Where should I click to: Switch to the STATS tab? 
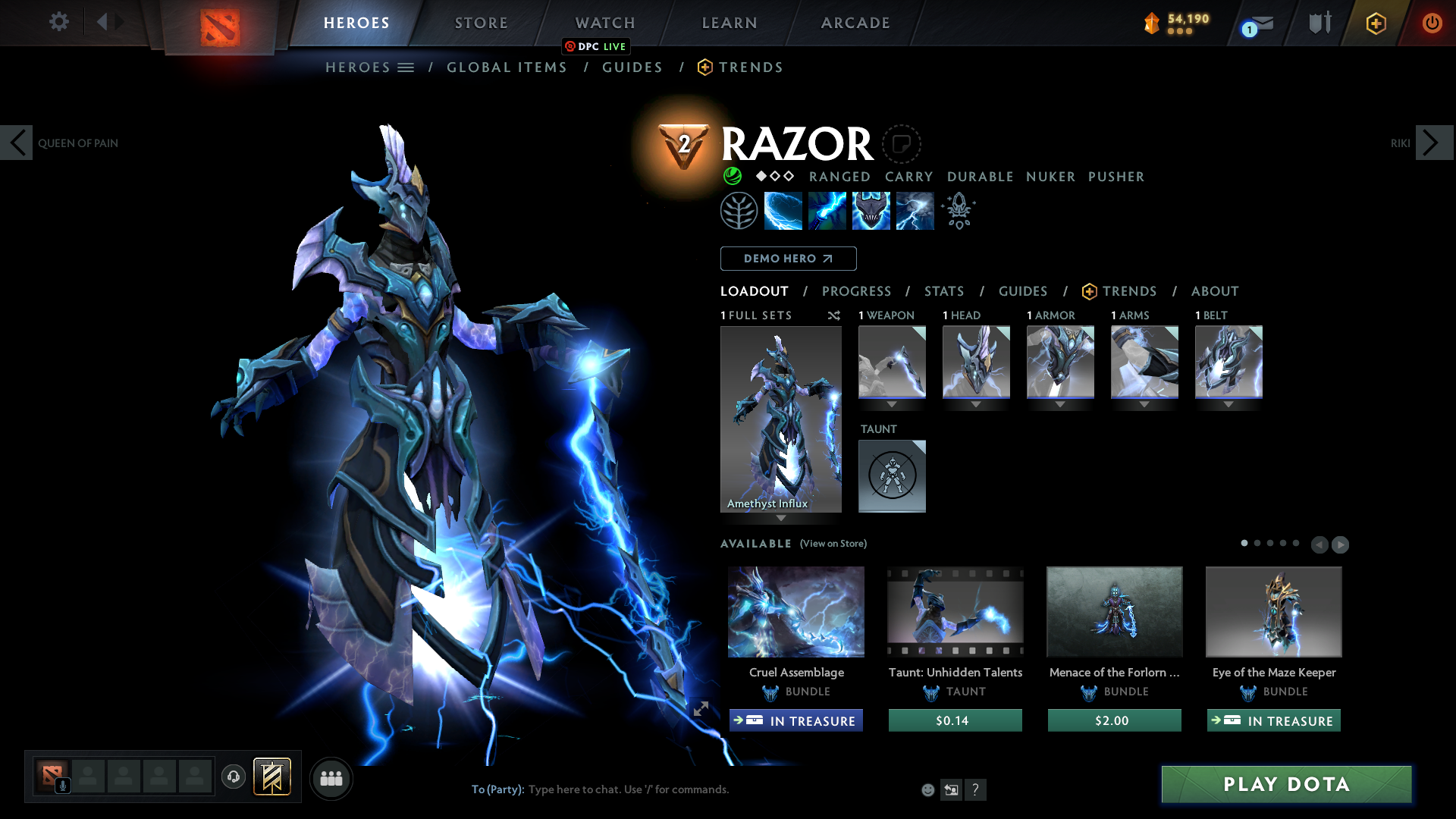click(x=943, y=291)
